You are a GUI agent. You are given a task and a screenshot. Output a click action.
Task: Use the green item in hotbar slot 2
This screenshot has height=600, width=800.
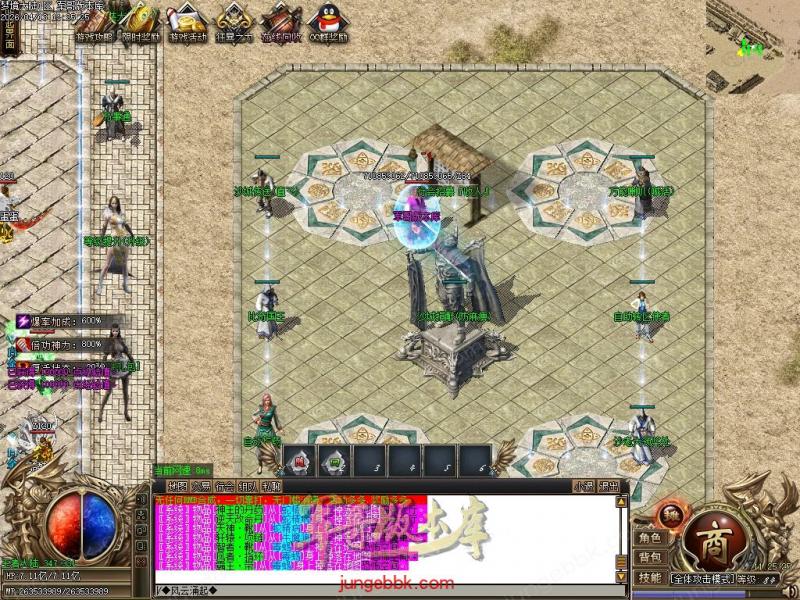point(331,461)
